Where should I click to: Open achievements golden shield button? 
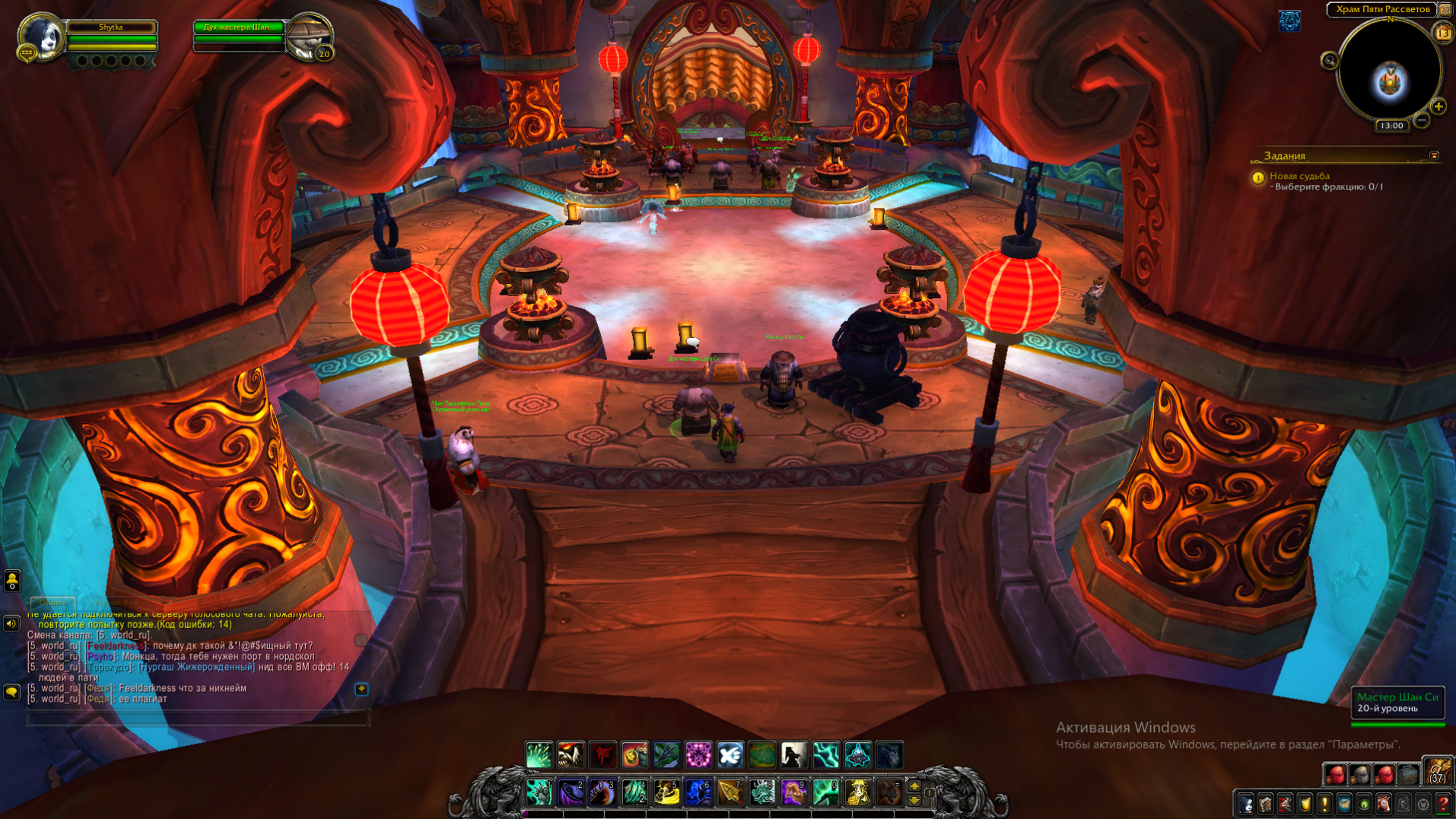(1305, 804)
